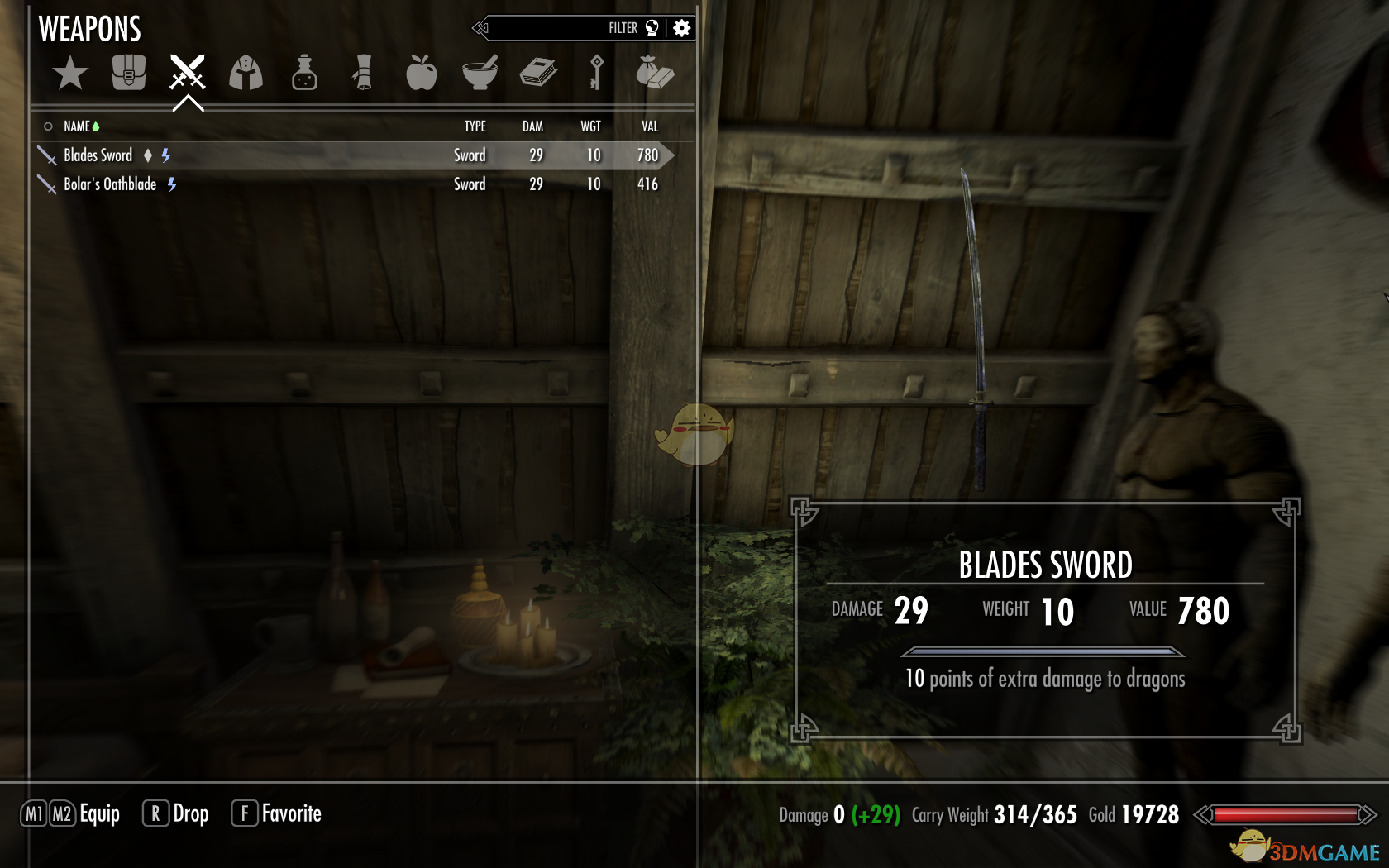
Task: Open the gear settings icon
Action: pyautogui.click(x=682, y=28)
